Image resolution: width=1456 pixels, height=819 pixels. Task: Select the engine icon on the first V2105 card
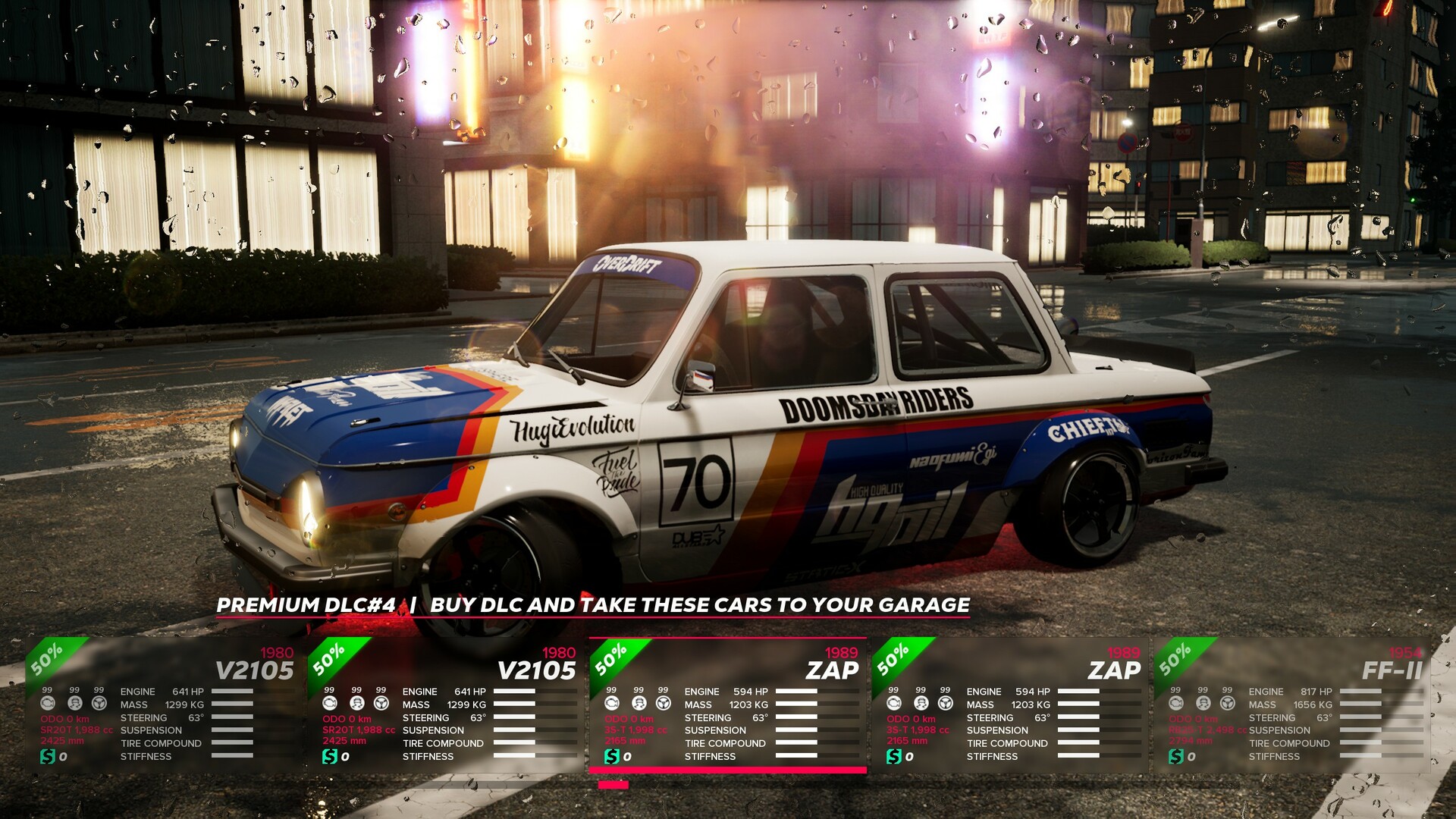48,704
